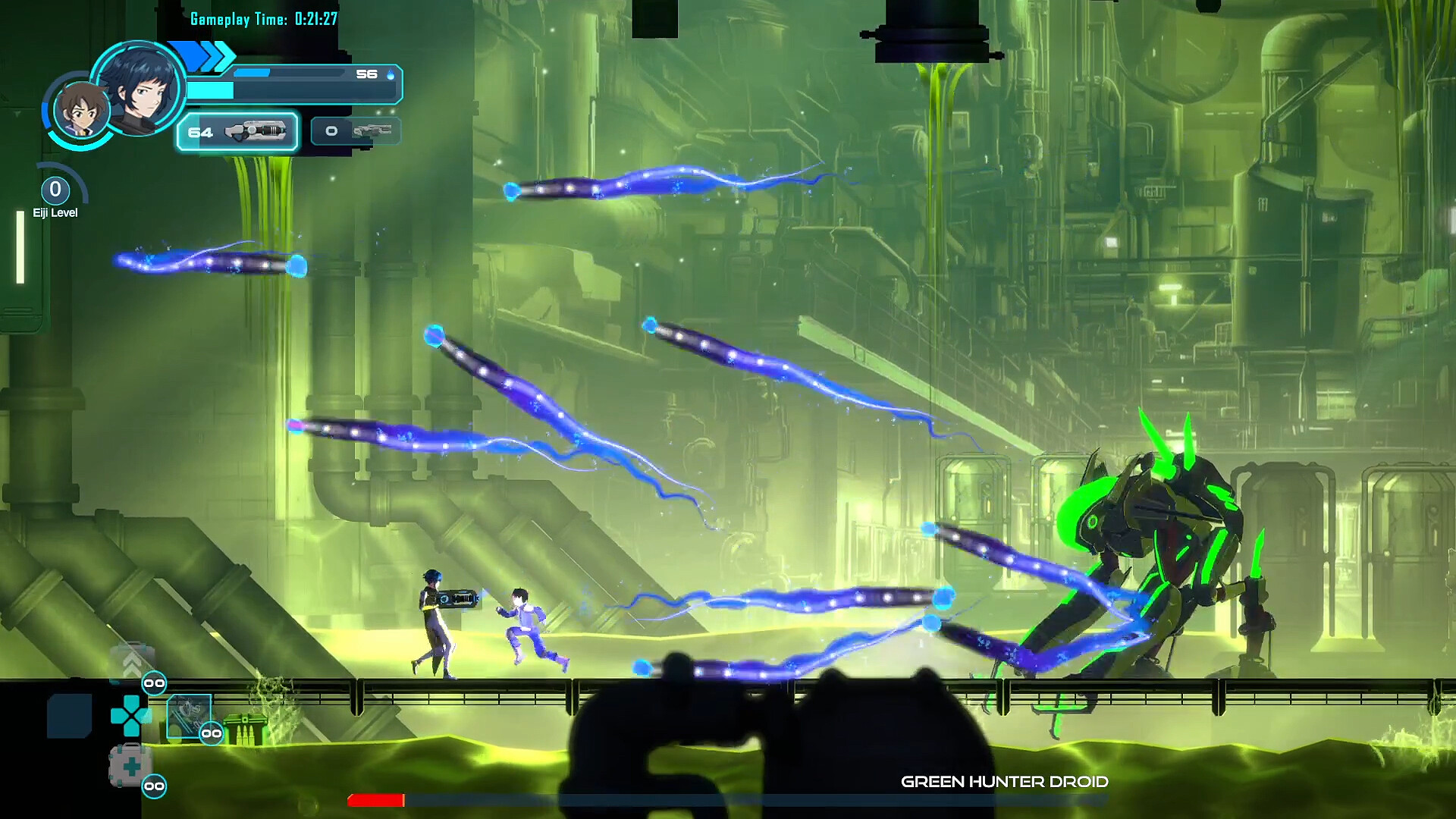Toggle the infinity badge on the medkit
This screenshot has height=819, width=1456.
[x=155, y=786]
